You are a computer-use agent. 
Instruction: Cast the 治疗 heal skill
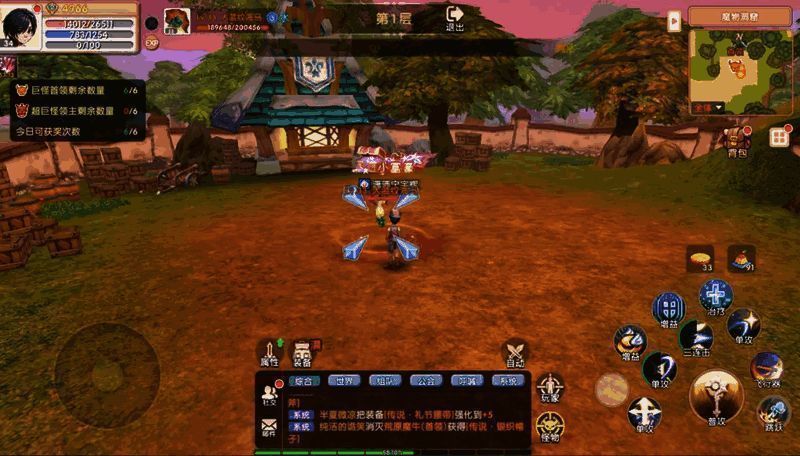tap(716, 296)
